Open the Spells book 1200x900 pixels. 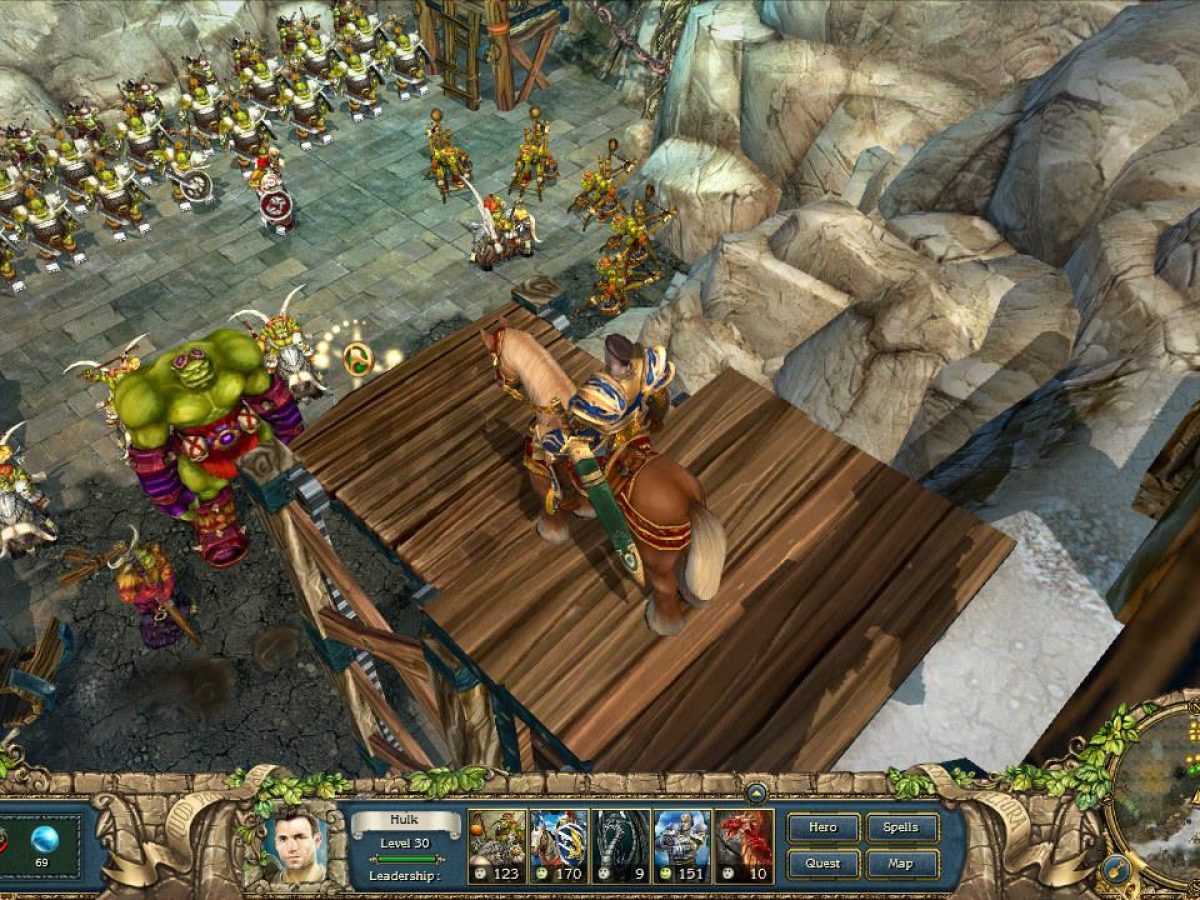(x=902, y=828)
